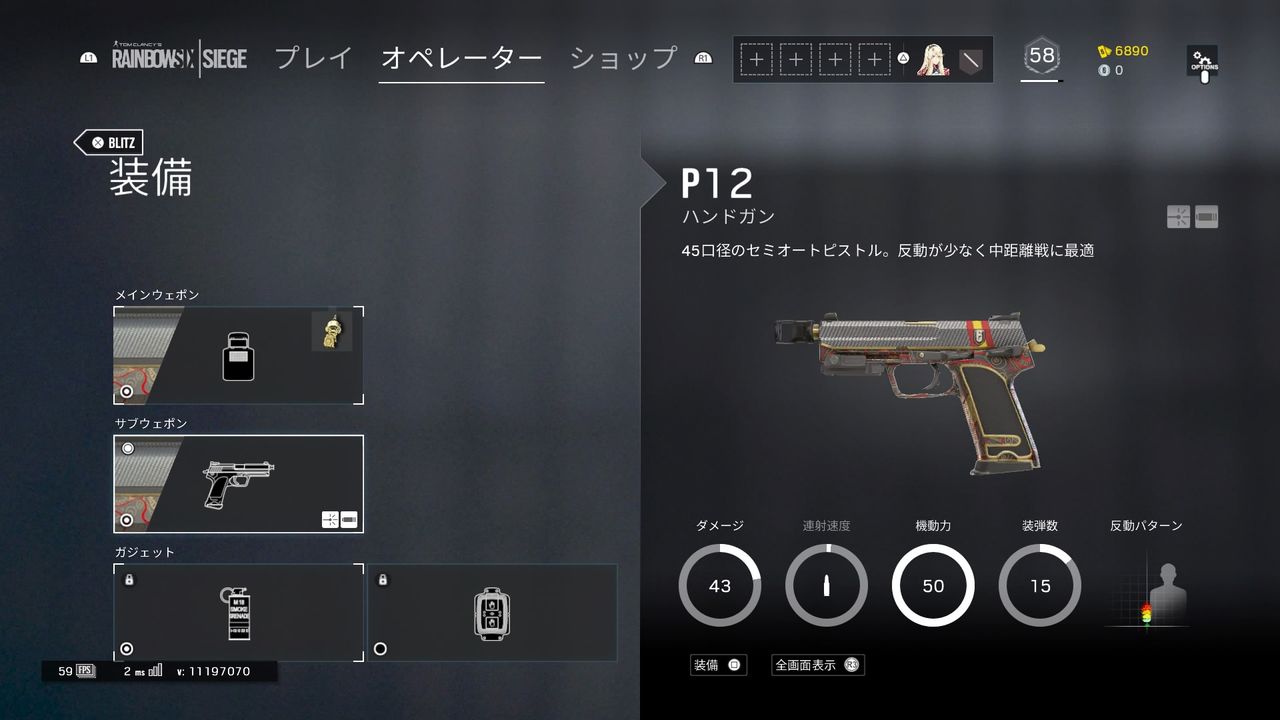The image size is (1280, 720).
Task: Select the magazine attachment icon near P12
Action: pyautogui.click(x=1206, y=216)
